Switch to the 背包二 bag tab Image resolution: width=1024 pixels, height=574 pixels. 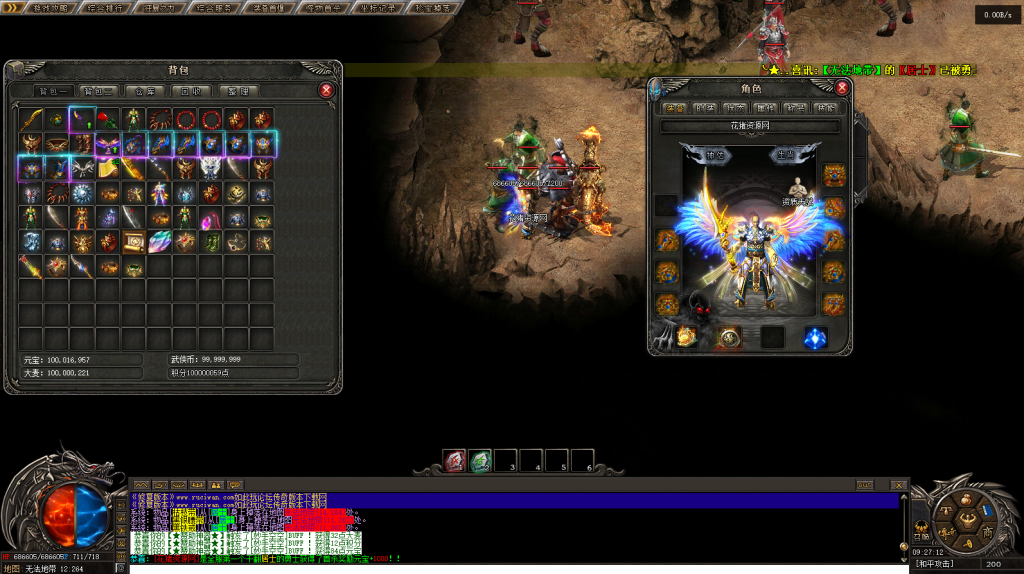tap(96, 91)
